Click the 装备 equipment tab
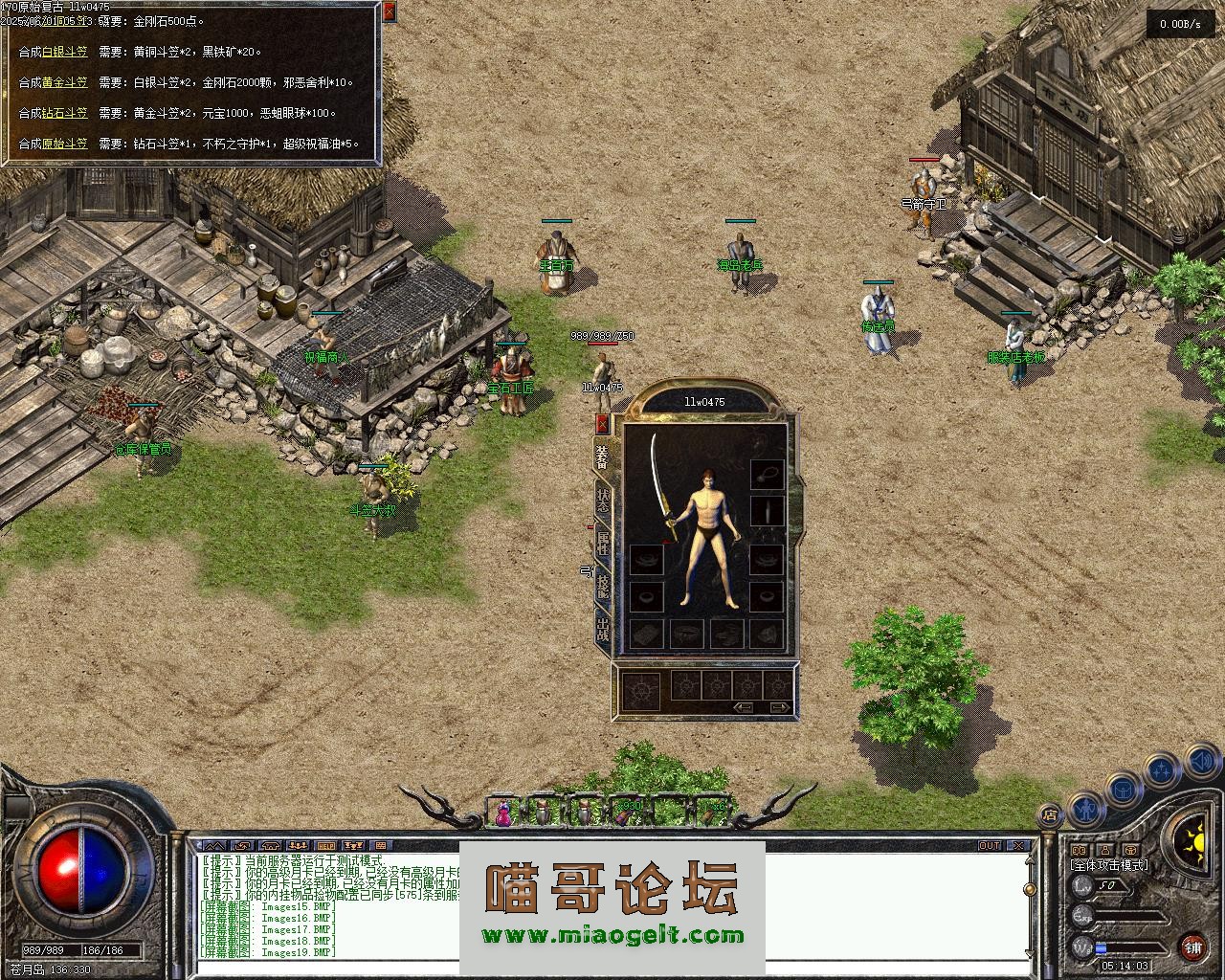The image size is (1225, 980). point(603,457)
